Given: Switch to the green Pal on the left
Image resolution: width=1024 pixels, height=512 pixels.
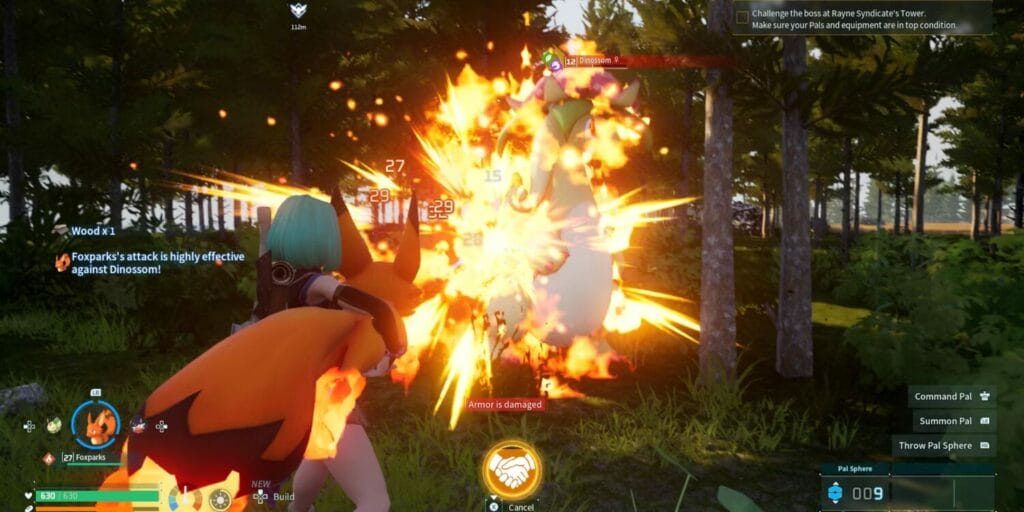Looking at the screenshot, I should click(53, 425).
